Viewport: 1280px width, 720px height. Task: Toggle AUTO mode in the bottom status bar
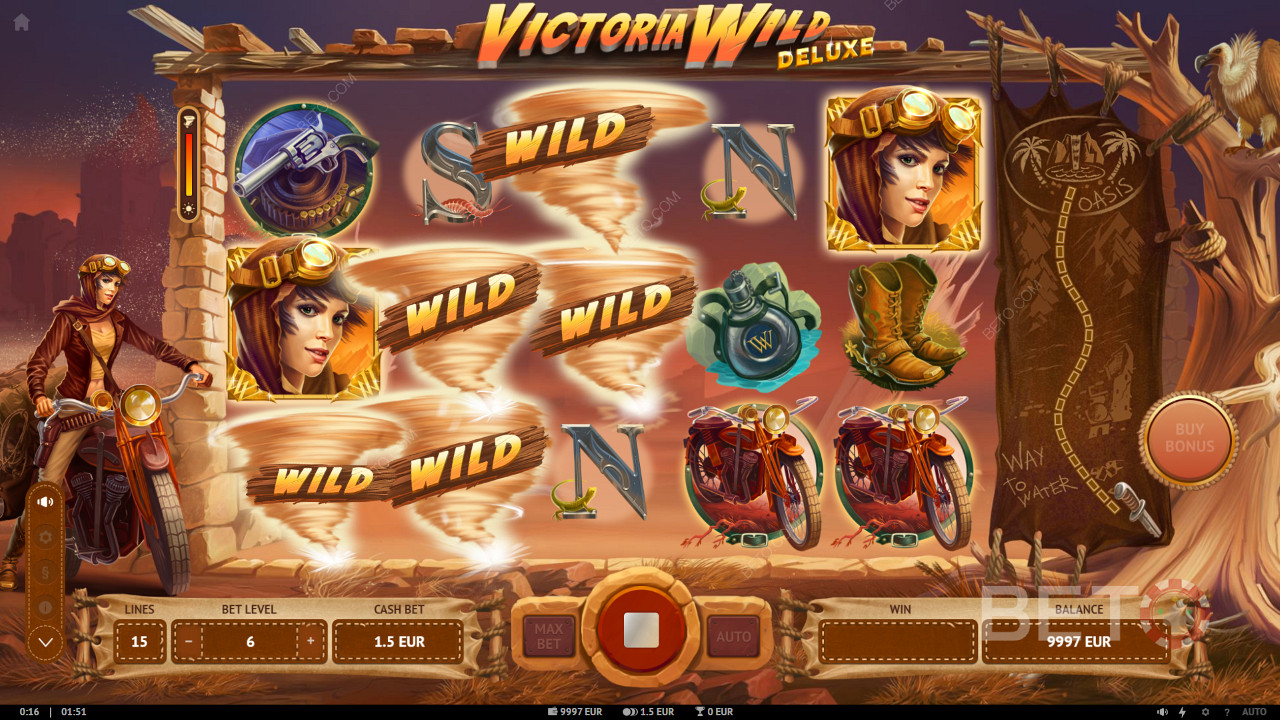coord(1253,711)
